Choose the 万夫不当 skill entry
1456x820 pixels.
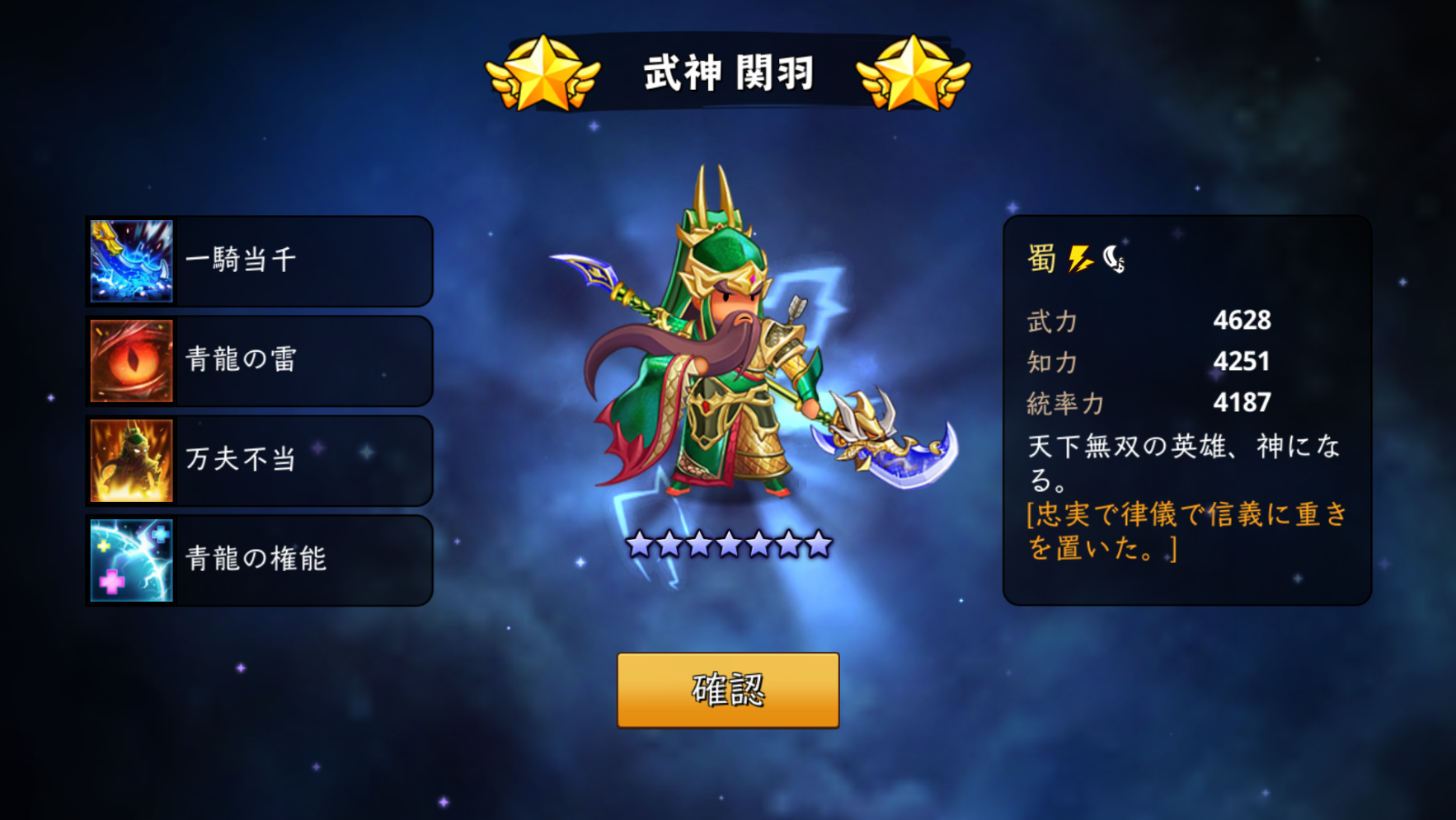260,461
